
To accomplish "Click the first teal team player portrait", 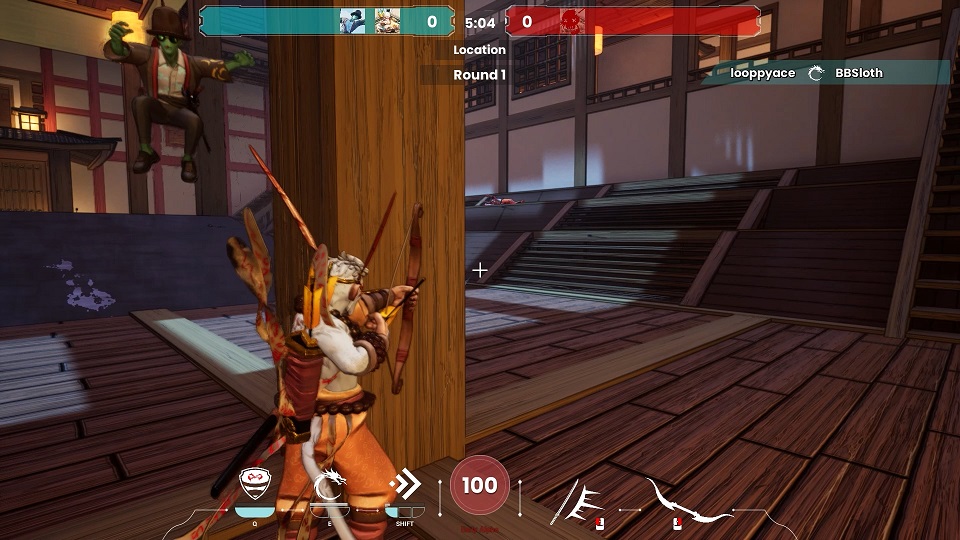I will tap(352, 21).
